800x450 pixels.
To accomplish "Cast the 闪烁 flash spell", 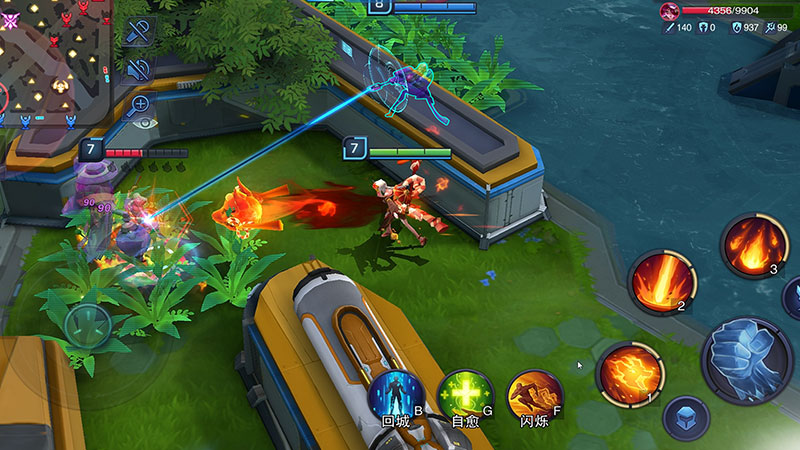I will tap(535, 393).
